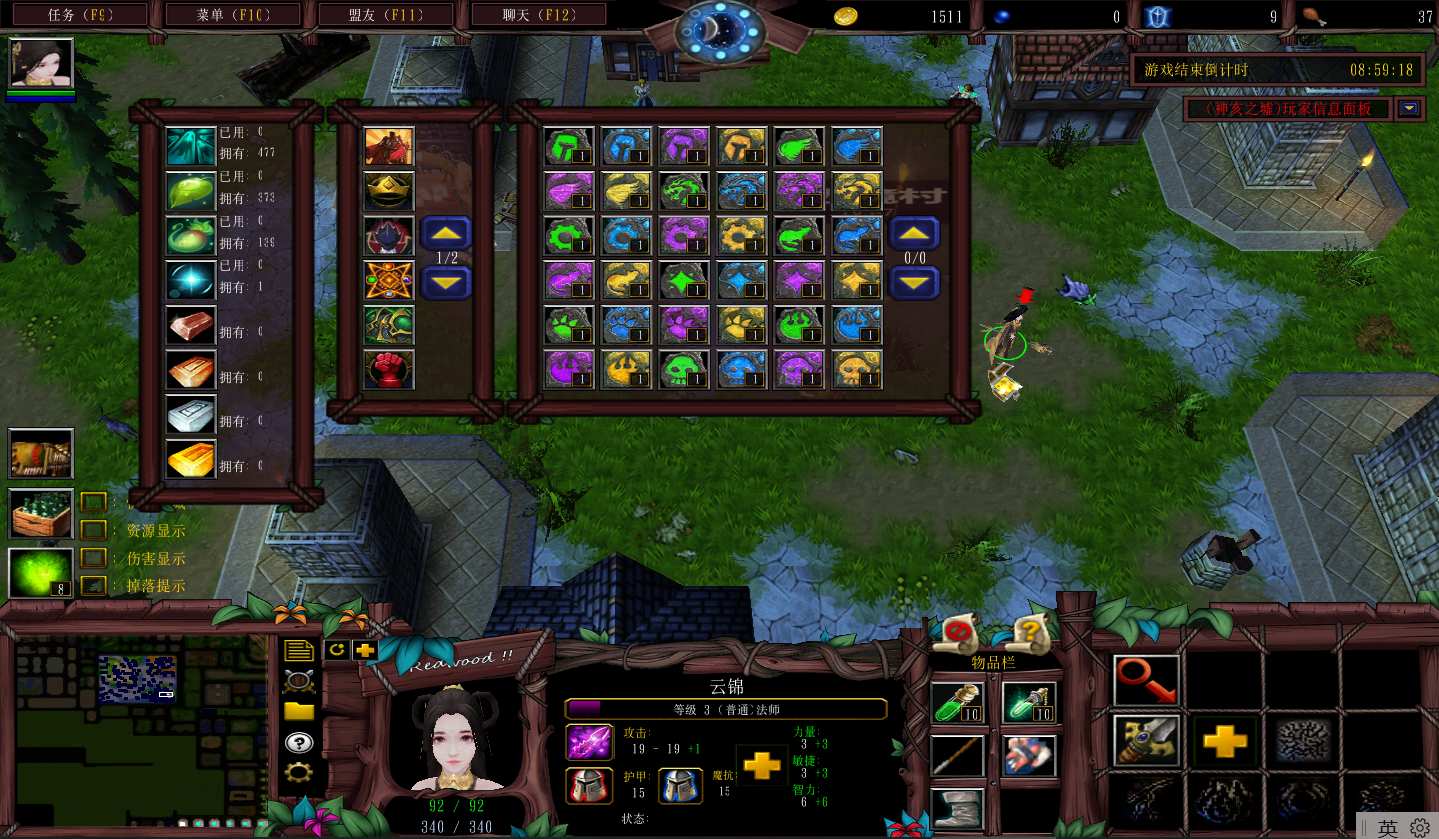Toggle the 伤害显示 checkbox
The height and width of the screenshot is (839, 1439).
[x=93, y=558]
